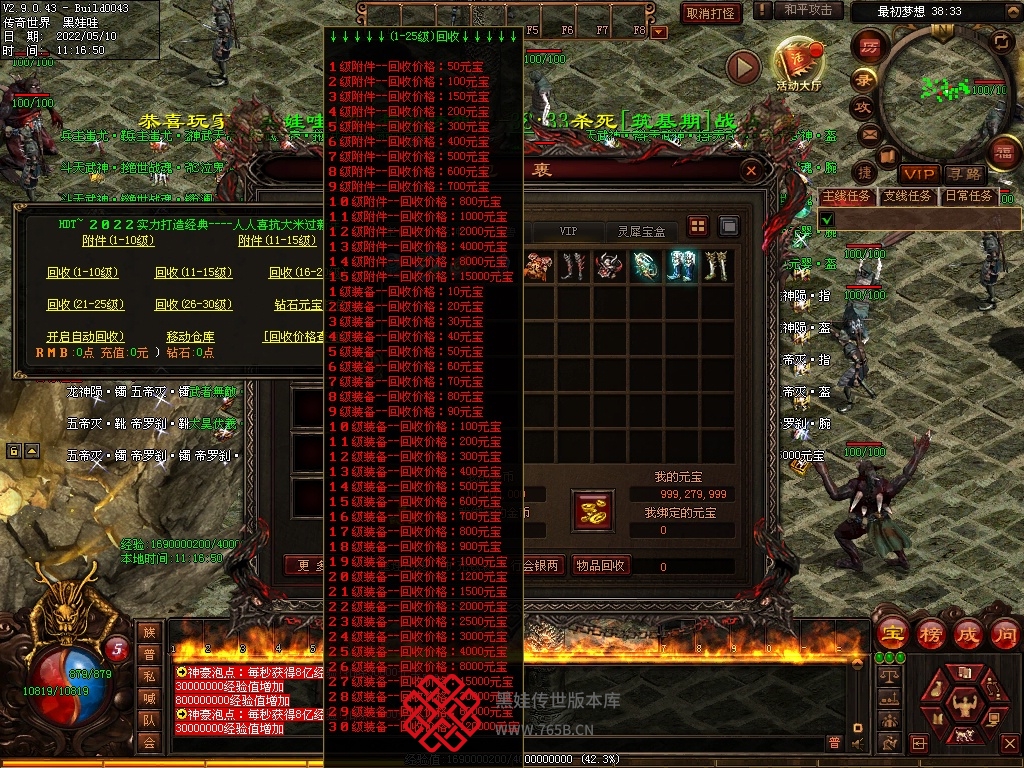Close the inventory bag window
This screenshot has width=1024, height=768.
click(x=751, y=171)
